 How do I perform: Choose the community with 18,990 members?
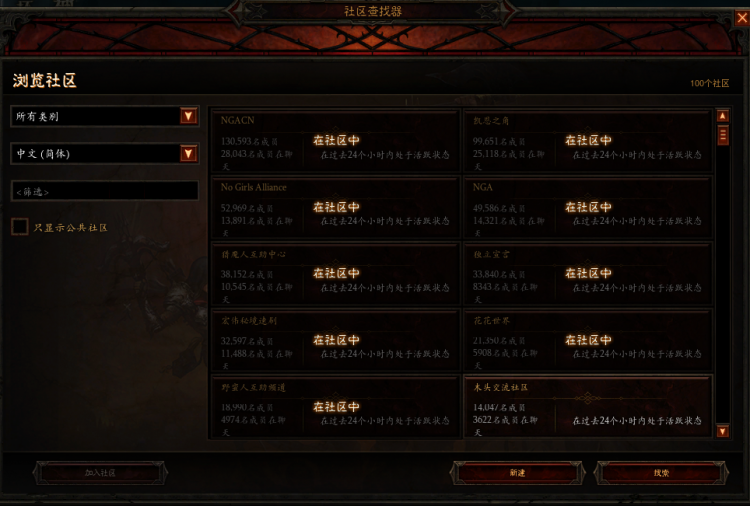pyautogui.click(x=335, y=407)
